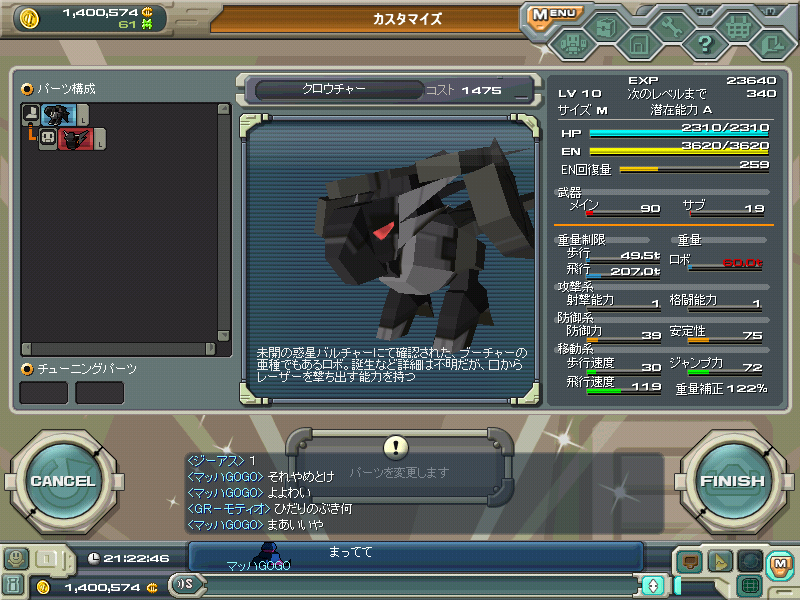Click the CANCEL button
The height and width of the screenshot is (600, 800).
tap(62, 481)
